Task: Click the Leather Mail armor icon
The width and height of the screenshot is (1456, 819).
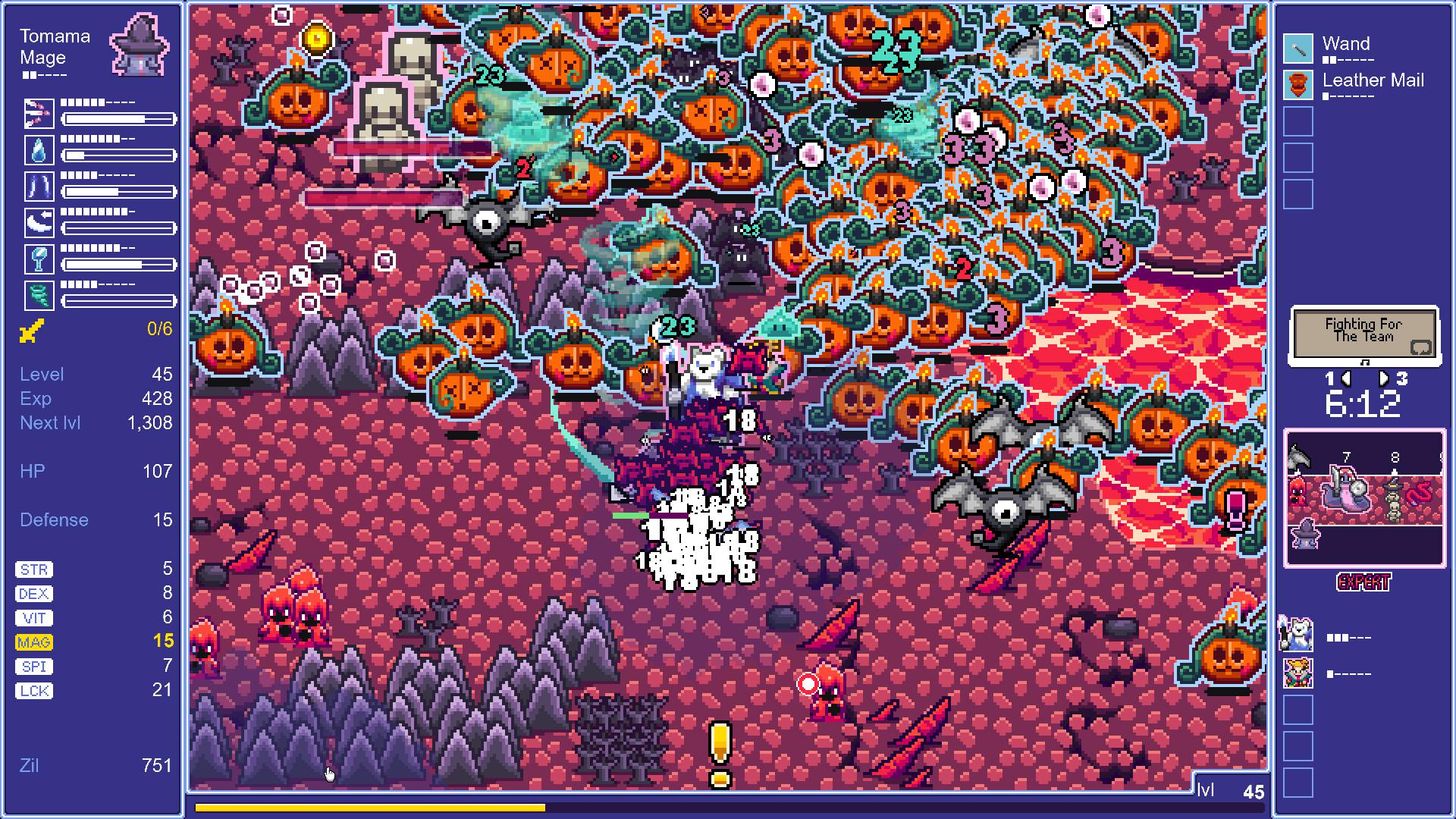Action: pos(1298,83)
